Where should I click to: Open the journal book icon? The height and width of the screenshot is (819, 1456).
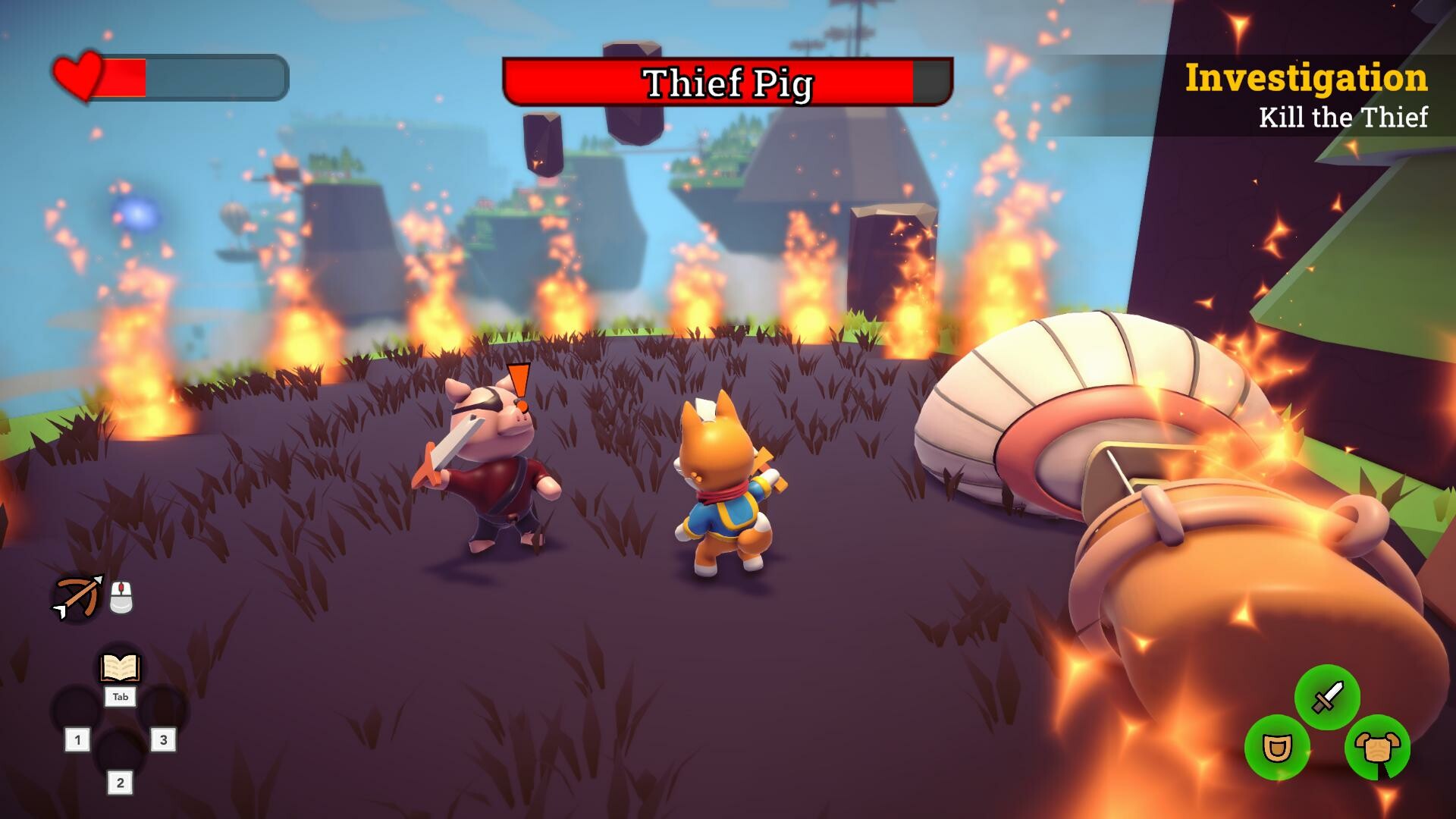pos(121,668)
